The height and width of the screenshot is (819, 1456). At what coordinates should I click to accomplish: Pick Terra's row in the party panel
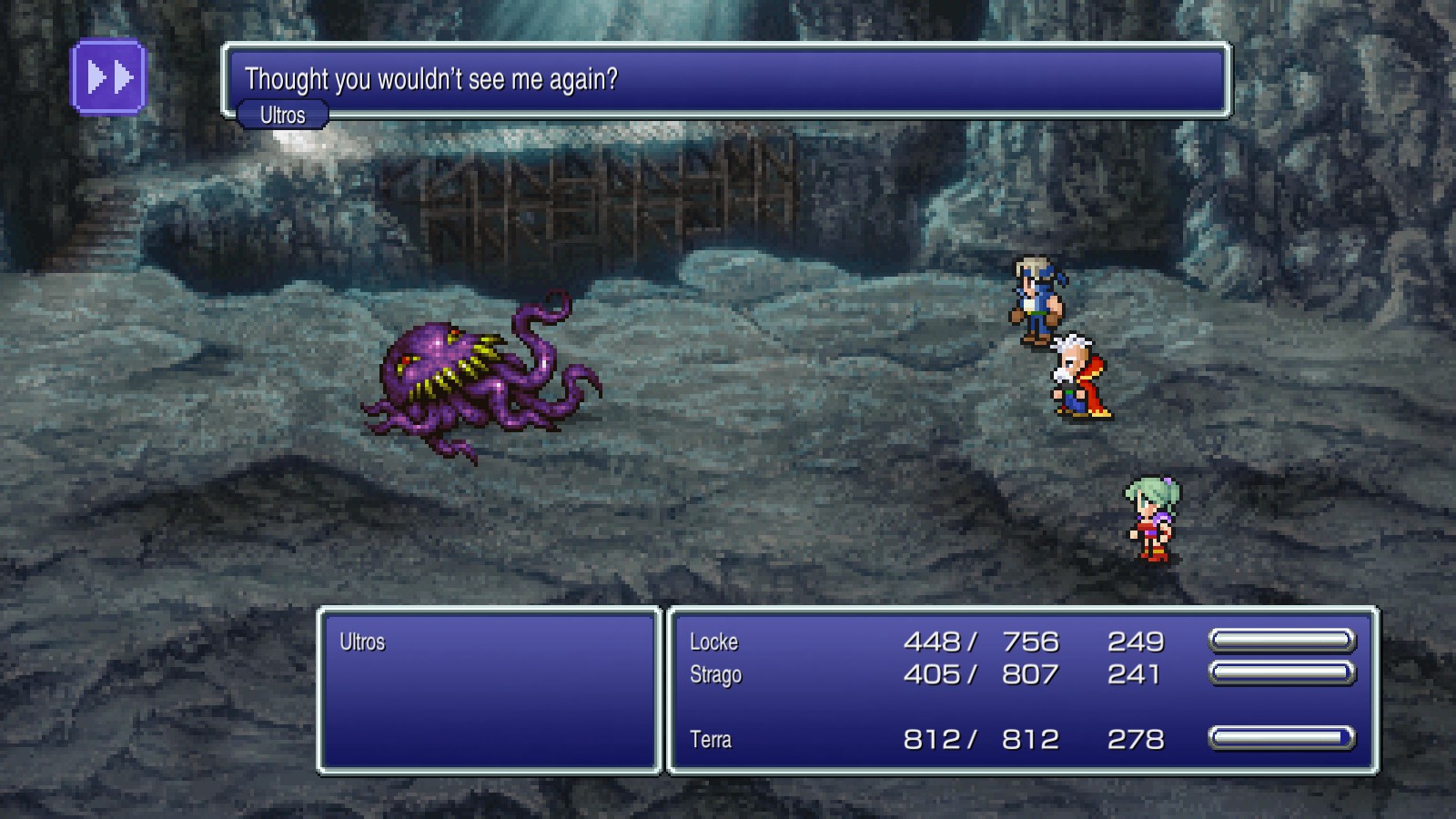tap(711, 740)
